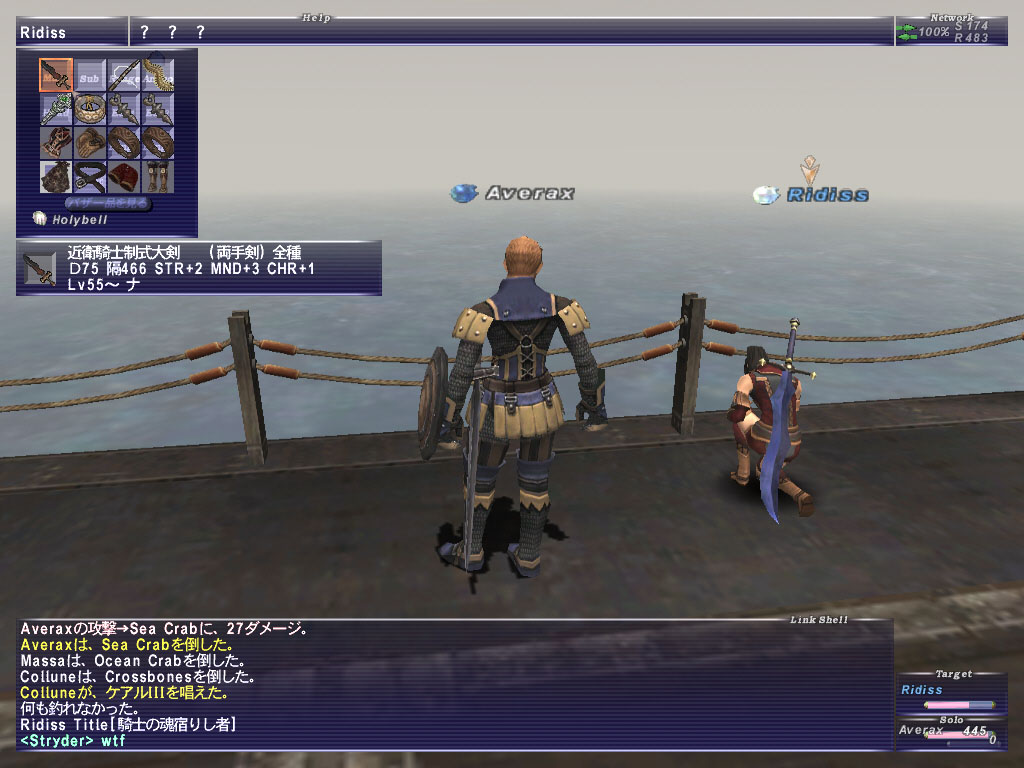Select the leather boots feet slot
Screen dimensions: 1024x768
pos(157,177)
